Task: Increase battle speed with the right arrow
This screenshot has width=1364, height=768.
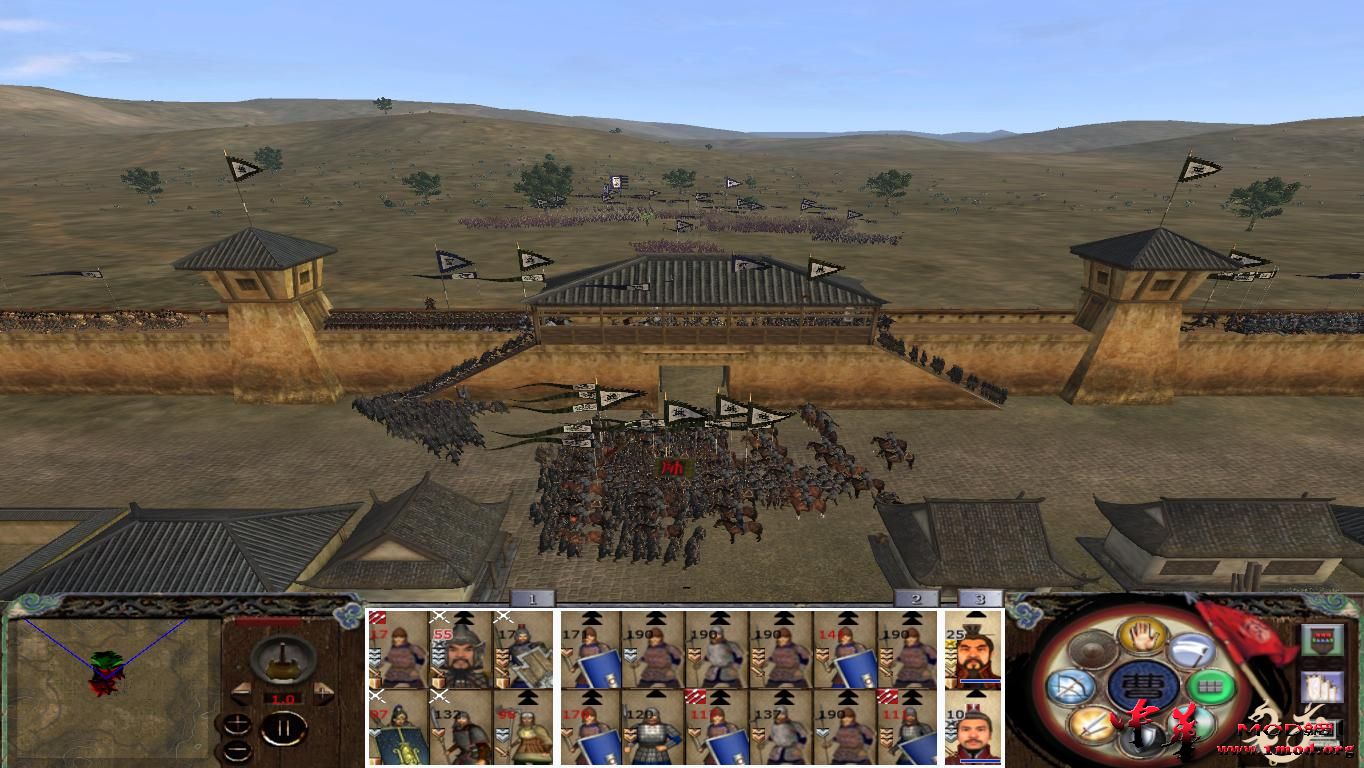Action: [x=321, y=693]
